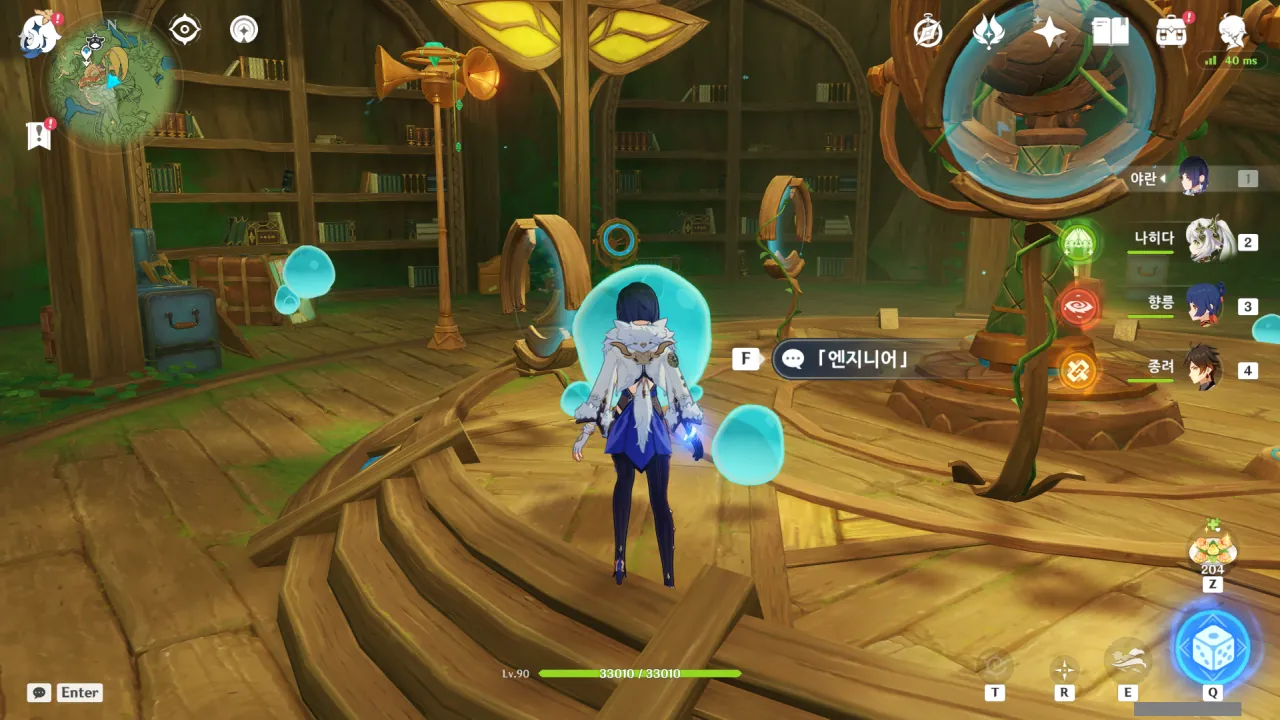Open the adventurer handbook book icon
Screen dimensions: 1280x720
pyautogui.click(x=1110, y=33)
